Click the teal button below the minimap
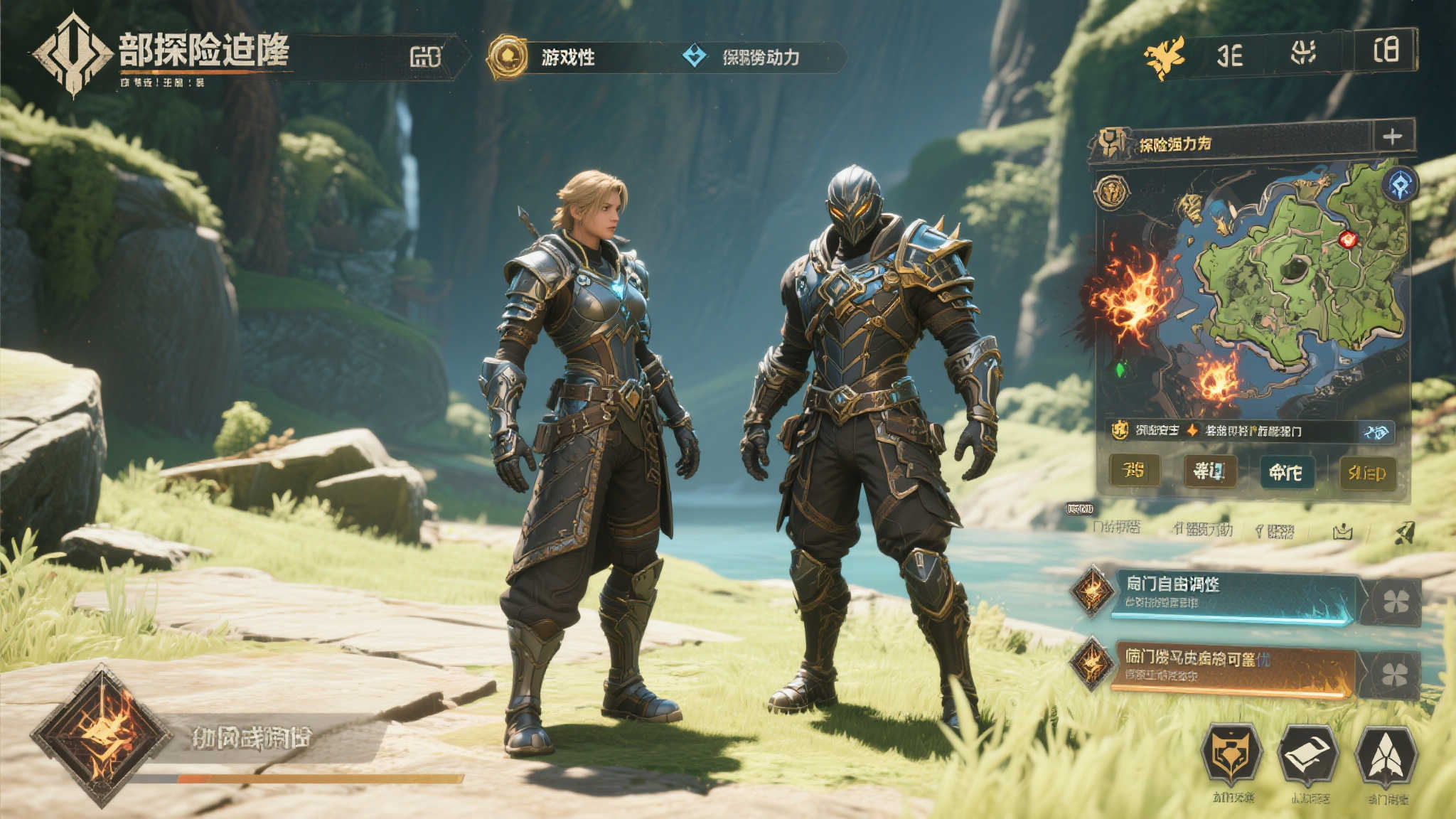This screenshot has height=819, width=1456. click(x=1285, y=472)
